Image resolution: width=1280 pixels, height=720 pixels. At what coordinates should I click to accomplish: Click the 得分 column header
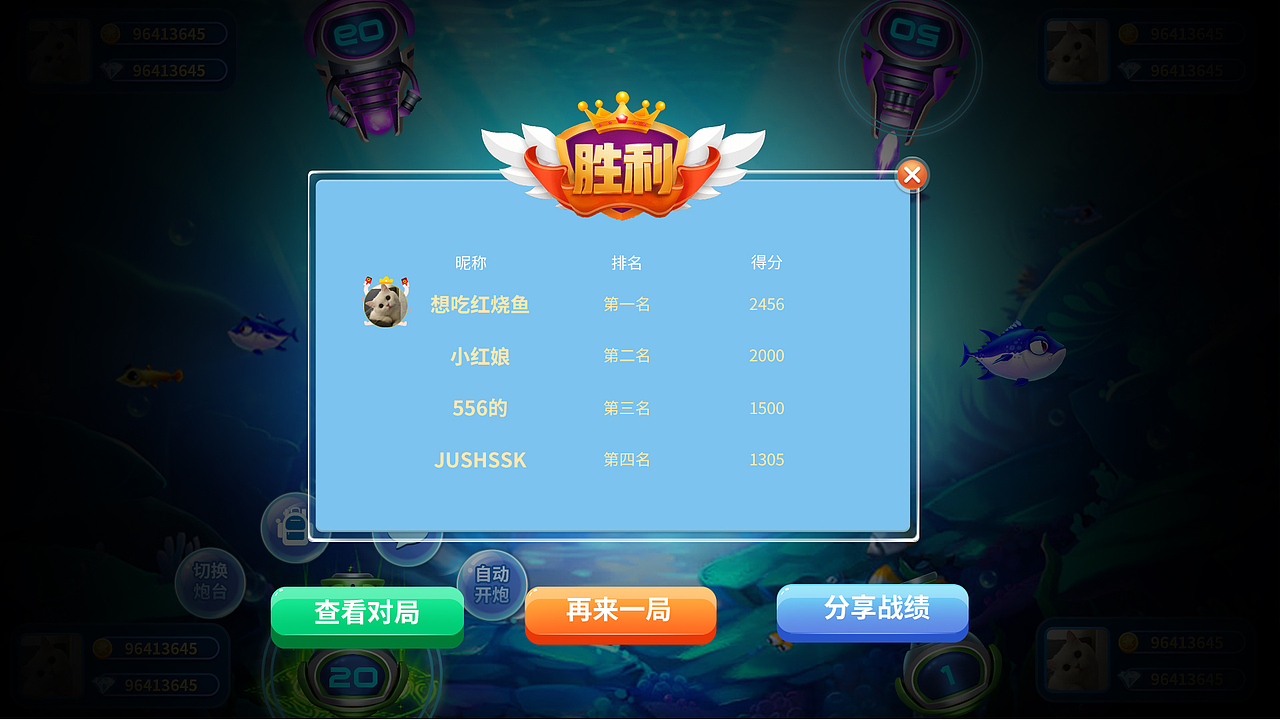tap(766, 263)
